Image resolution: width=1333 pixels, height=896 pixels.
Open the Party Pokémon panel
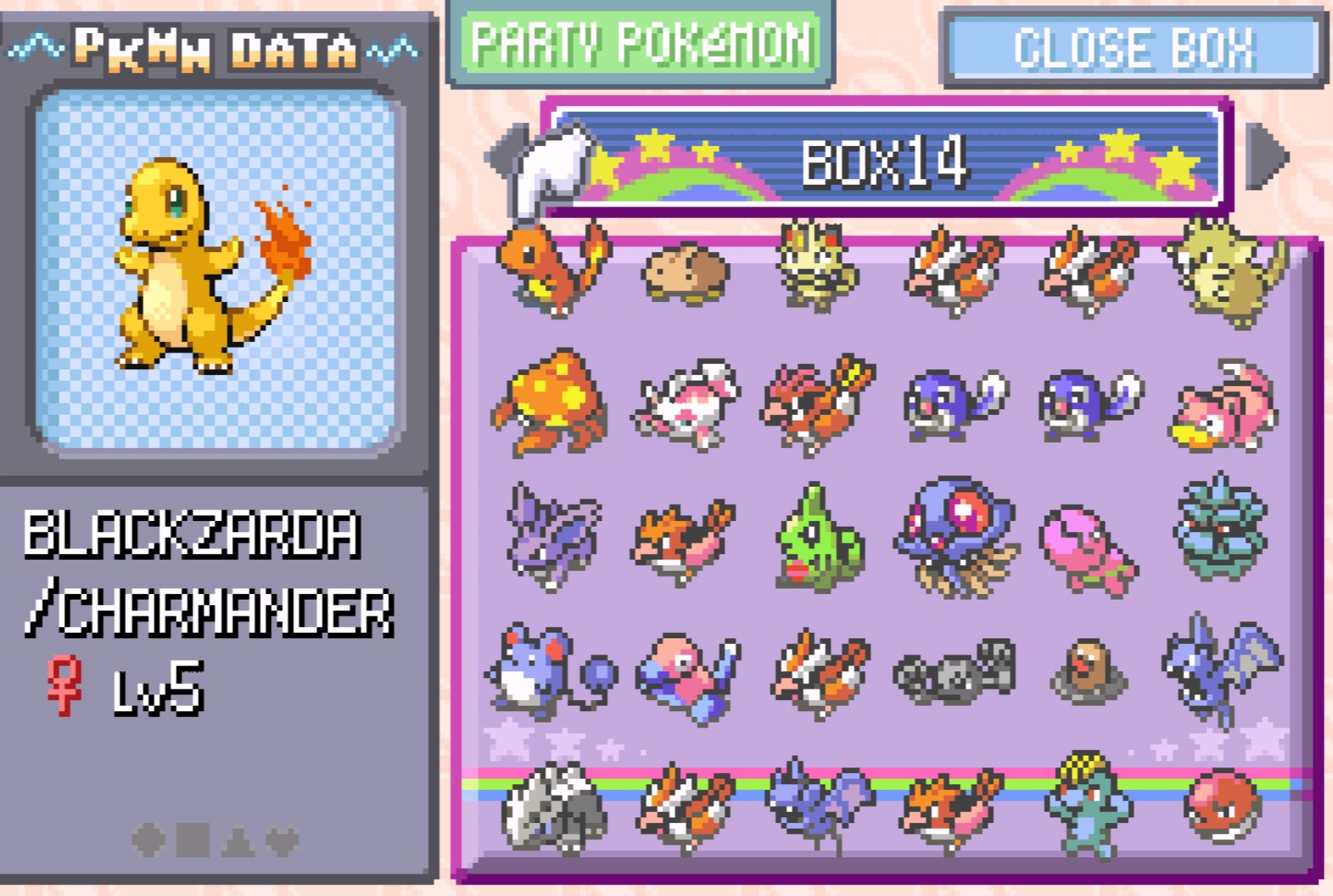[640, 44]
